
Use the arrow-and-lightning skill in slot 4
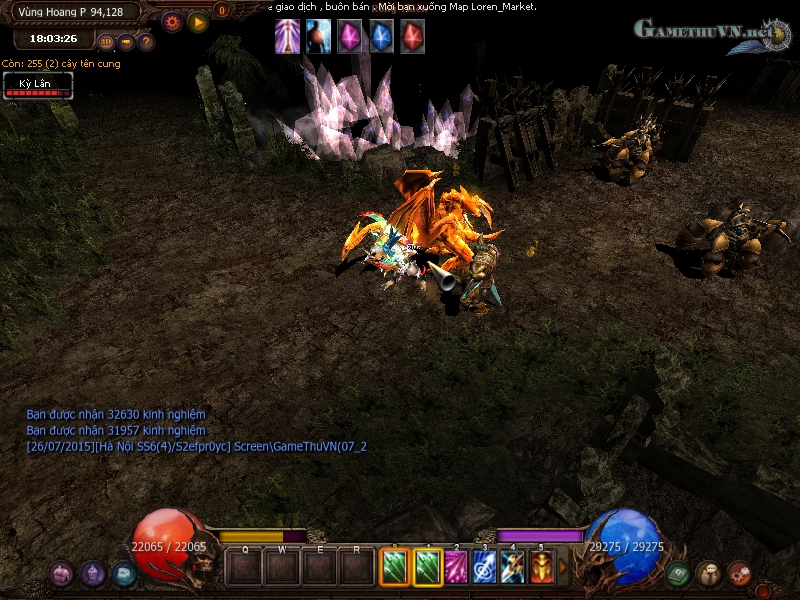tap(513, 567)
